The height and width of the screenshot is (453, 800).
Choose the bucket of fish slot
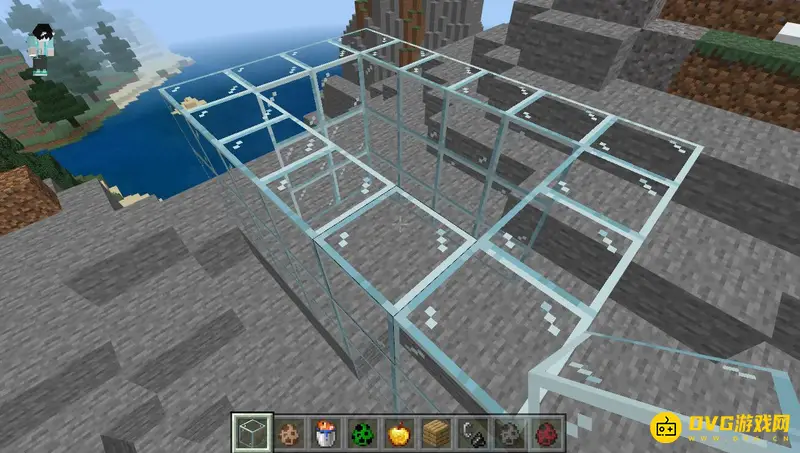pyautogui.click(x=325, y=433)
